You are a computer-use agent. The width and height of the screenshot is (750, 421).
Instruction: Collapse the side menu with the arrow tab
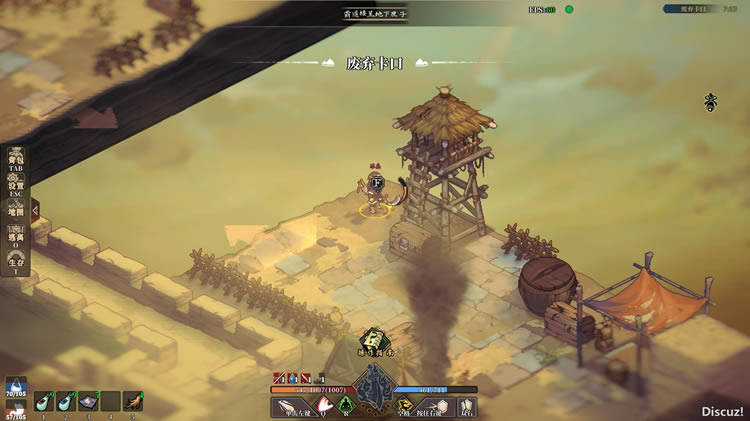[x=35, y=210]
